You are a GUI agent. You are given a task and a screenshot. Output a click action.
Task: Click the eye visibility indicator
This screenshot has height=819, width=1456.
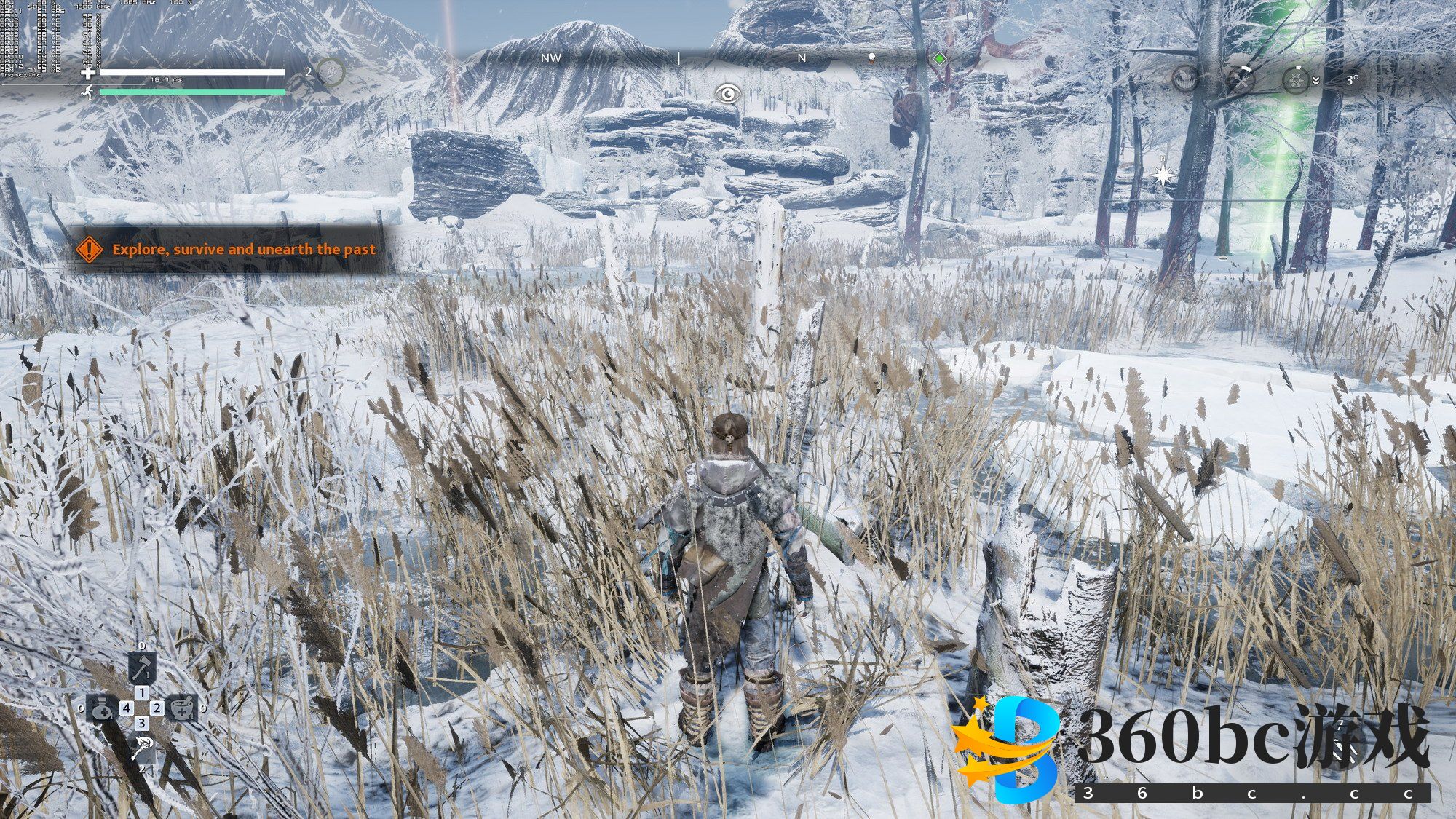727,93
